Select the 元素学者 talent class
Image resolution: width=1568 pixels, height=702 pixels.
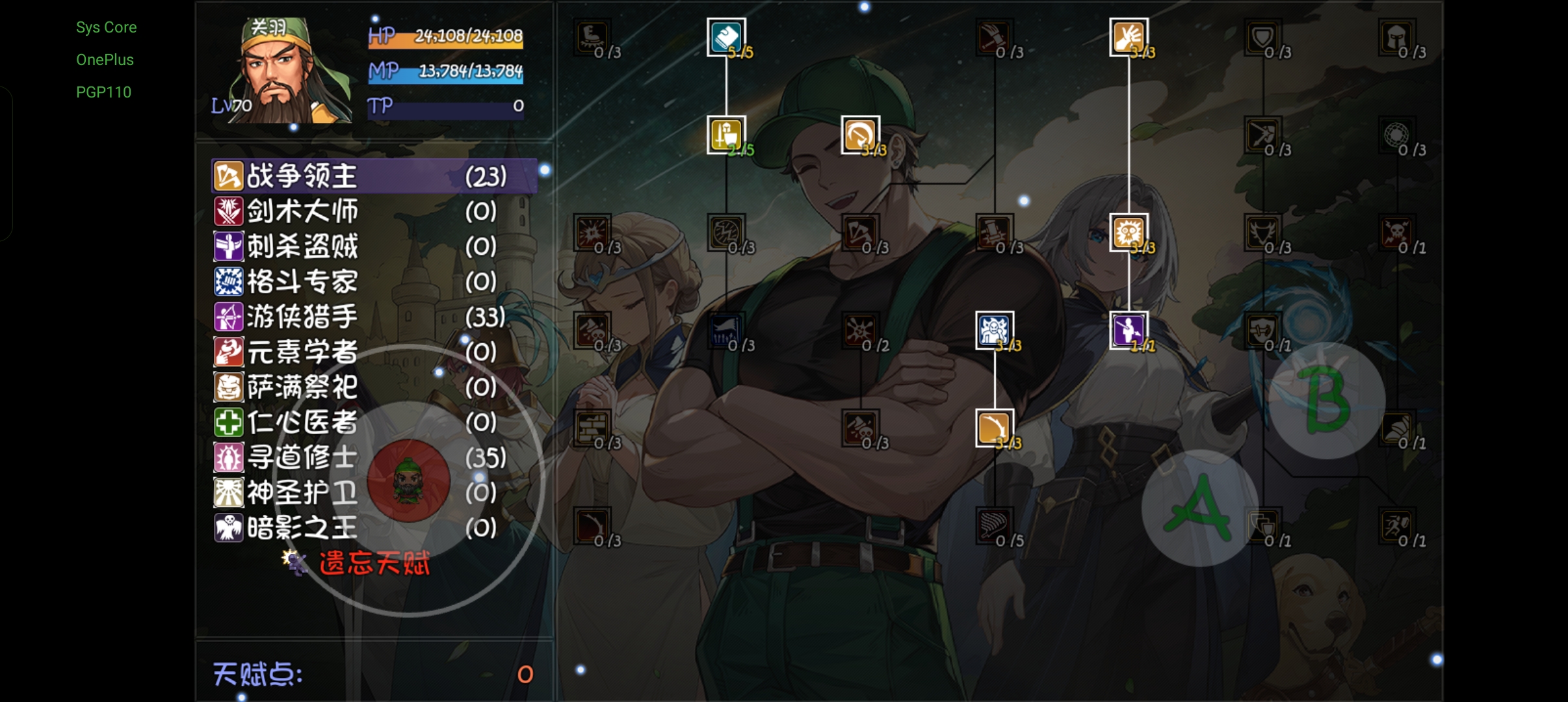coord(302,352)
